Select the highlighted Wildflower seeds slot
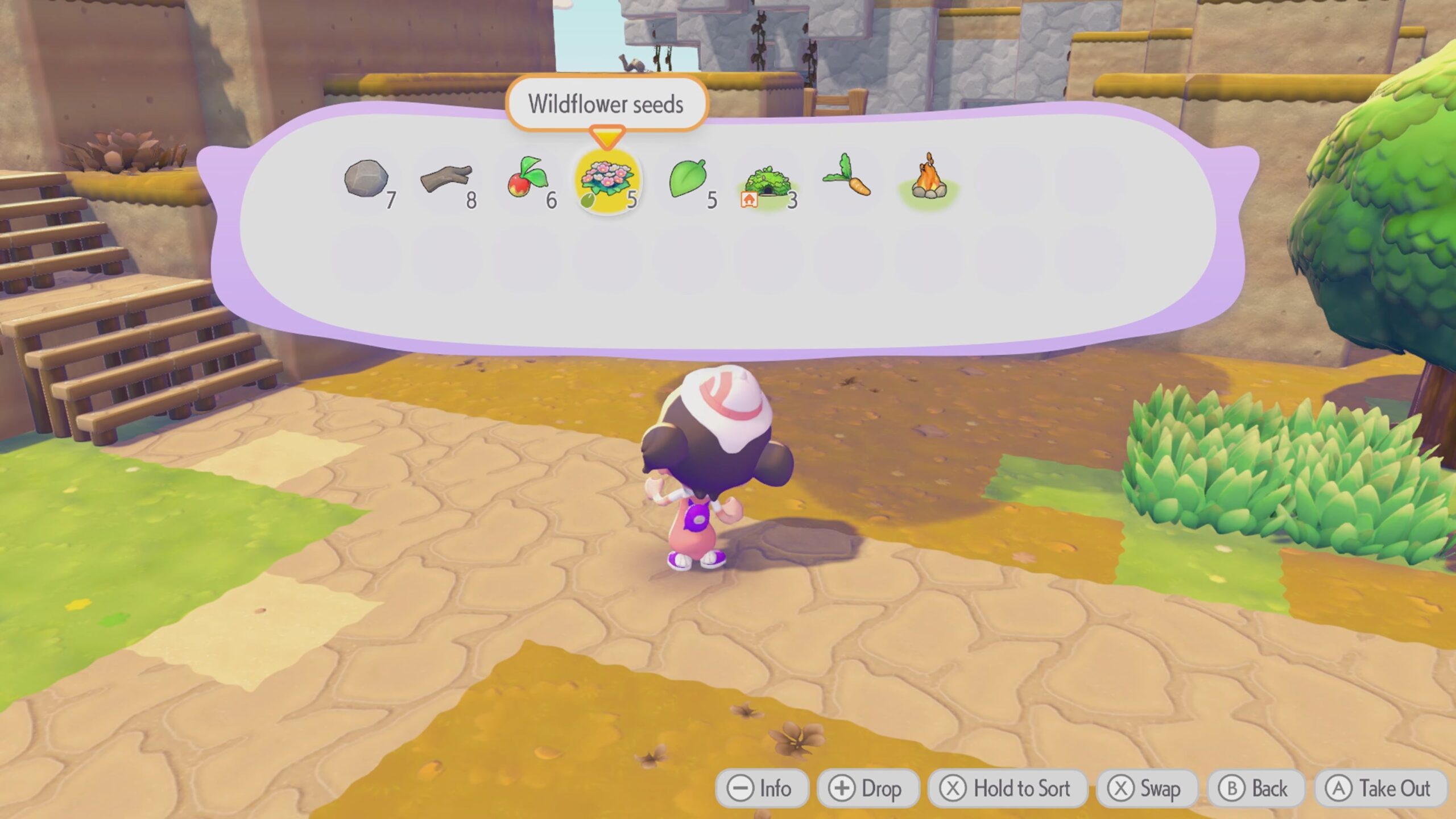 pos(607,181)
